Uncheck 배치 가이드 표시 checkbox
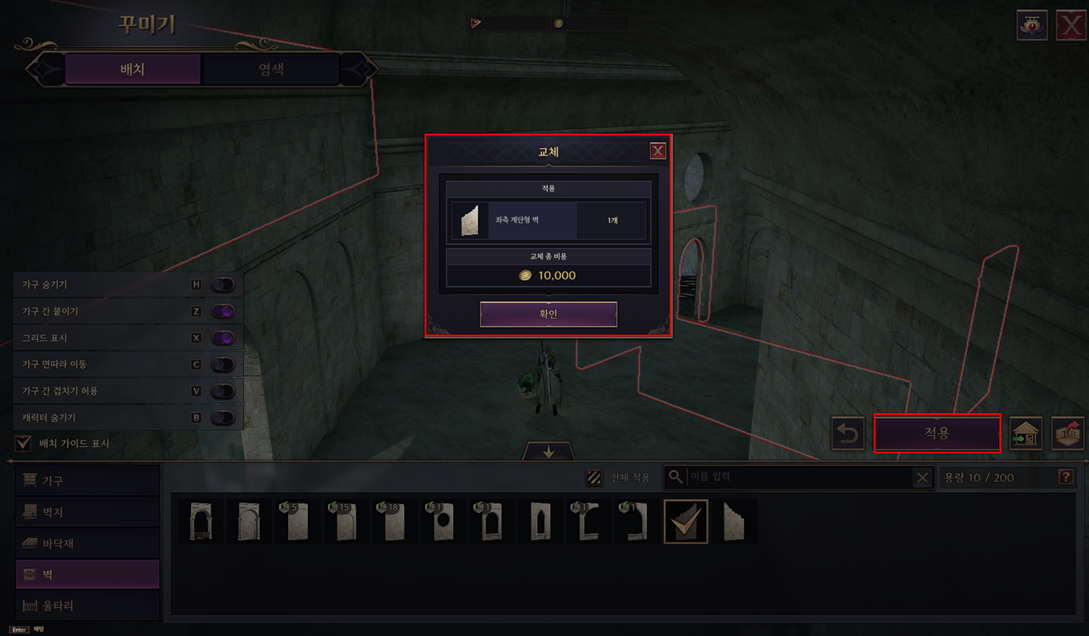The image size is (1089, 636). (23, 443)
